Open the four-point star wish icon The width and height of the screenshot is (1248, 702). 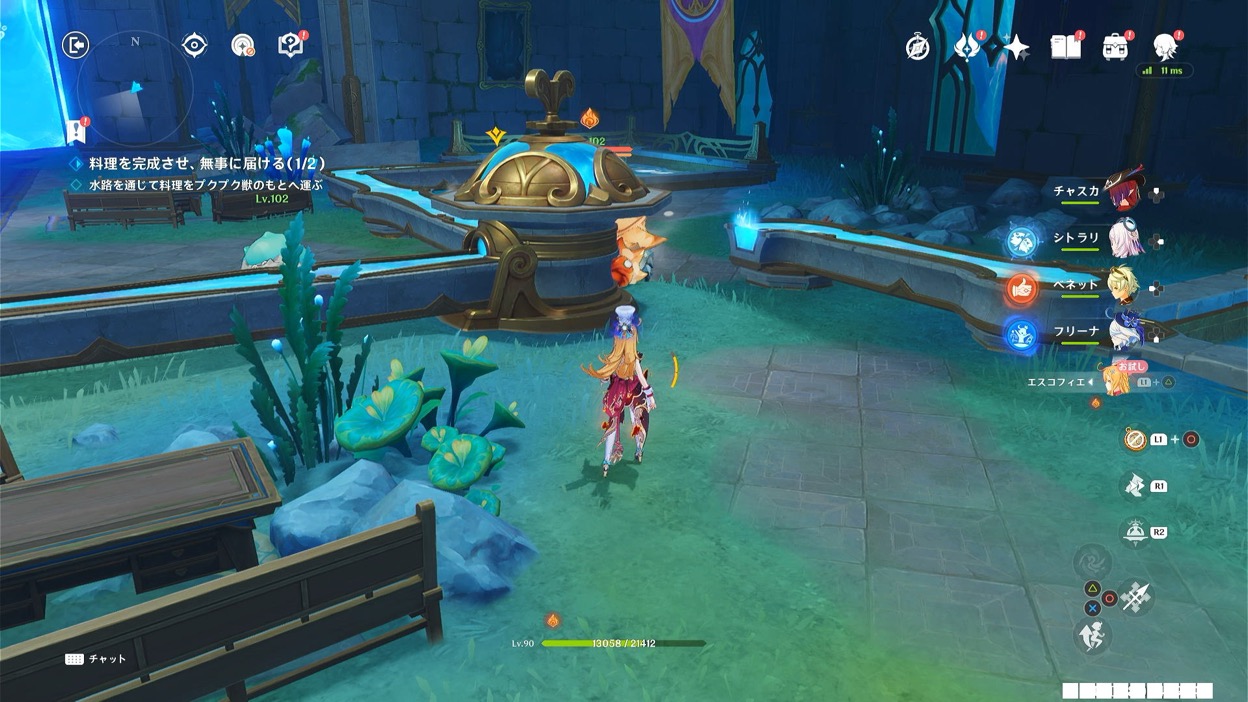point(1016,47)
